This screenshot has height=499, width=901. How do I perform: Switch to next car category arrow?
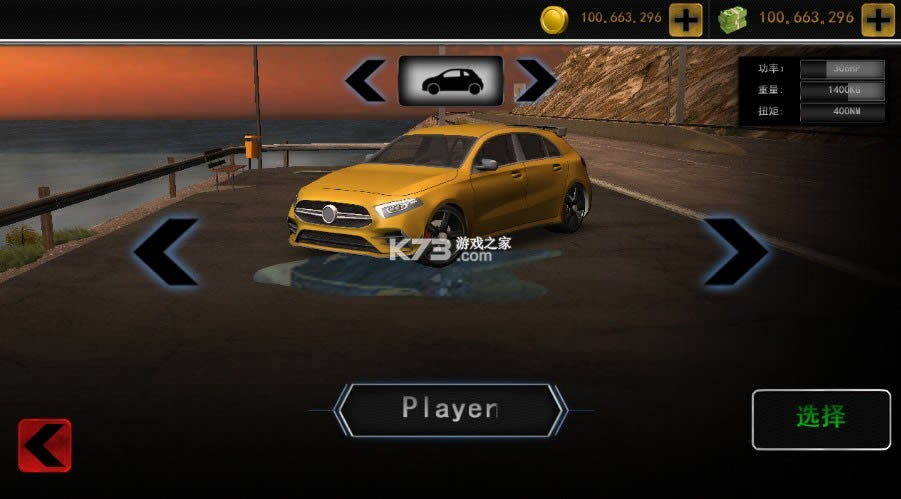(x=536, y=81)
